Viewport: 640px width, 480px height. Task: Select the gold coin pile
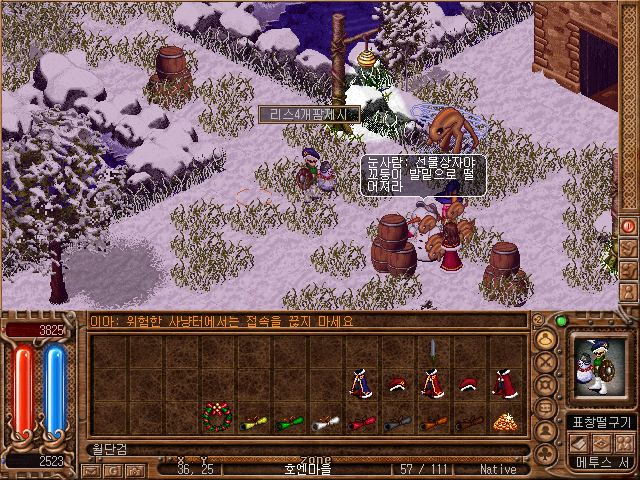pos(504,422)
